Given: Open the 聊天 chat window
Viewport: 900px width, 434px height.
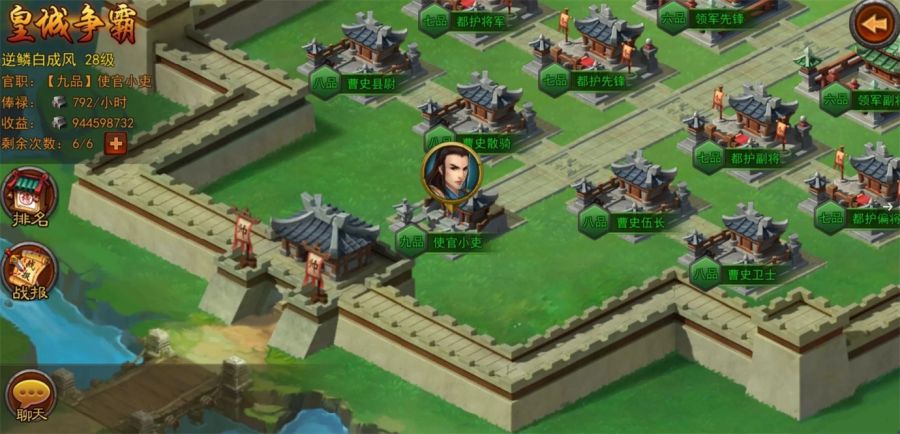Looking at the screenshot, I should pos(30,396).
